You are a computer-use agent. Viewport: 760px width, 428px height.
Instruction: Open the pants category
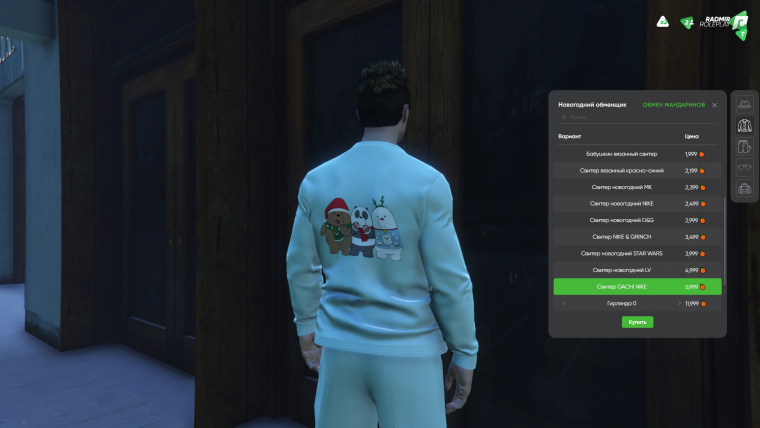[x=744, y=147]
